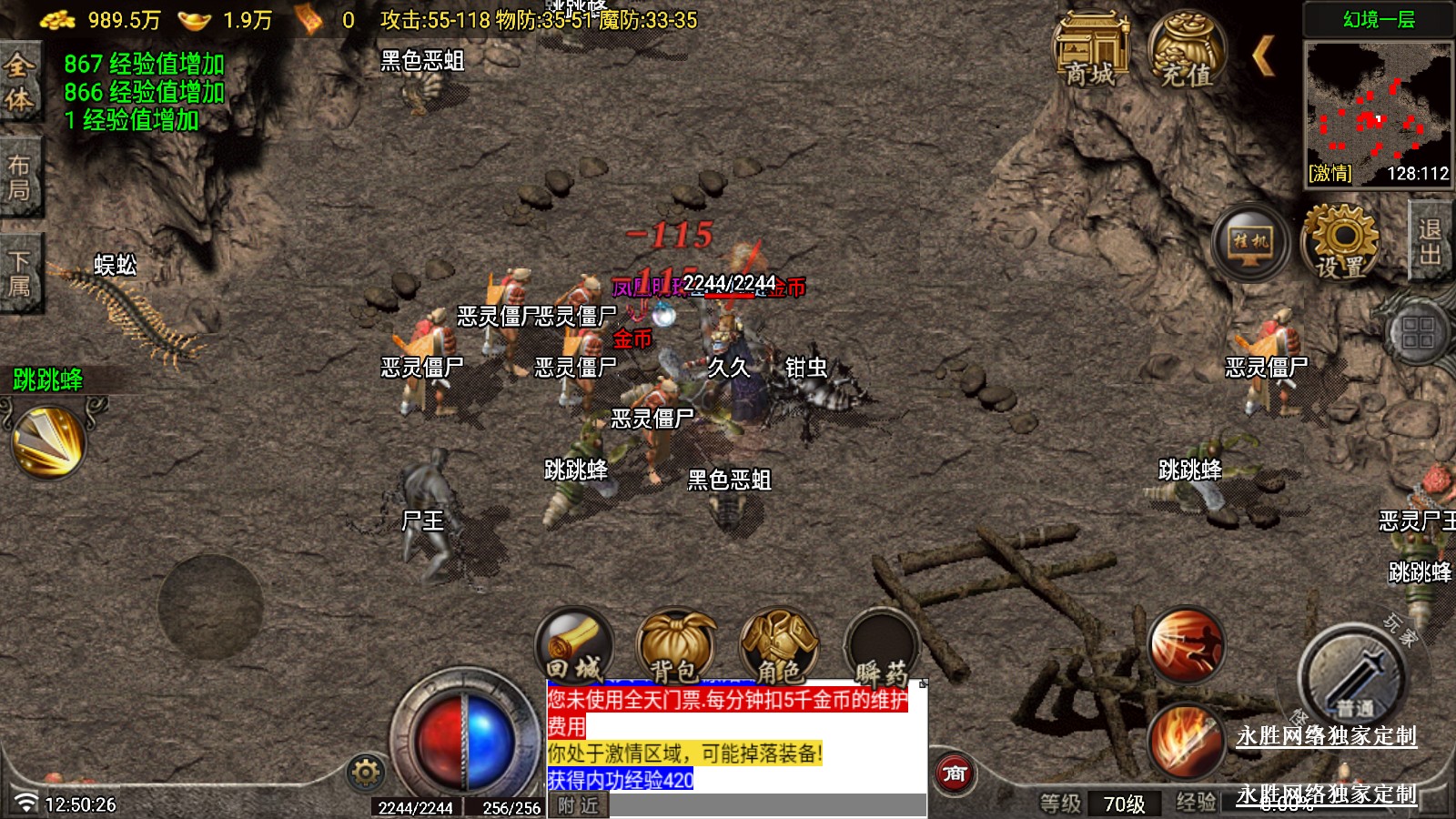Viewport: 1456px width, 819px height.
Task: Click the small gear beside health orb
Action: [x=366, y=773]
